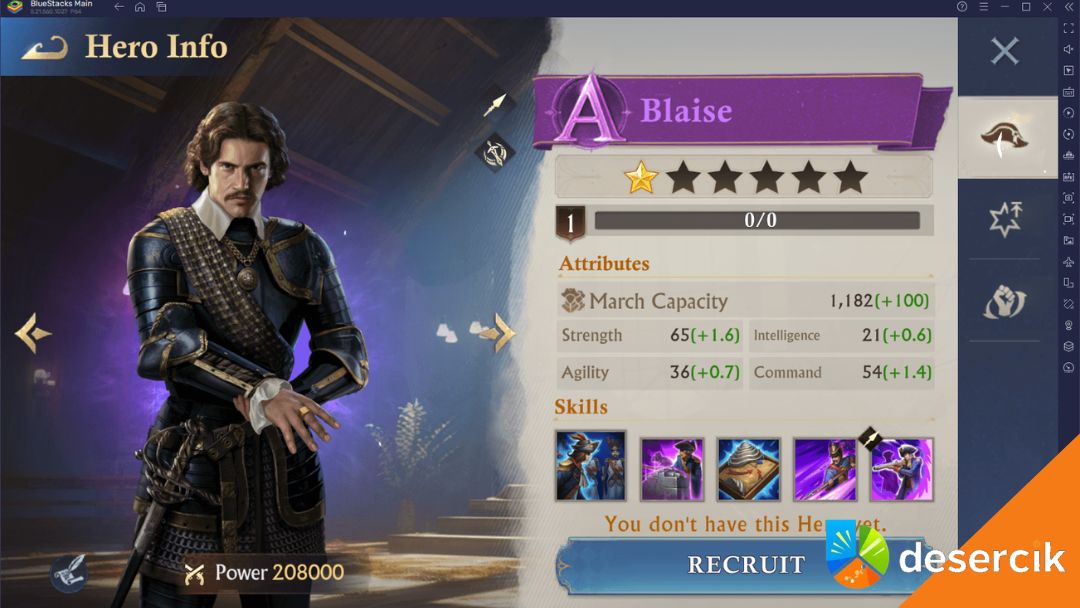The width and height of the screenshot is (1080, 608).
Task: Minimize the BlueStacks window
Action: pyautogui.click(x=1006, y=7)
